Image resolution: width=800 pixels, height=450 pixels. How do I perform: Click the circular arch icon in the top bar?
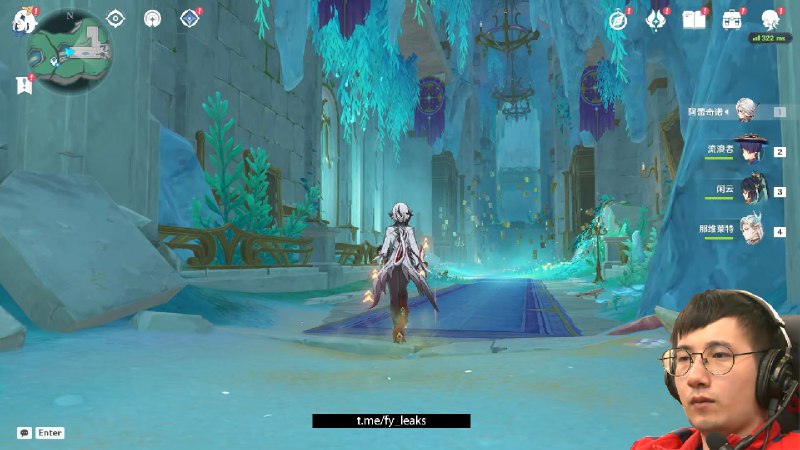click(x=152, y=18)
